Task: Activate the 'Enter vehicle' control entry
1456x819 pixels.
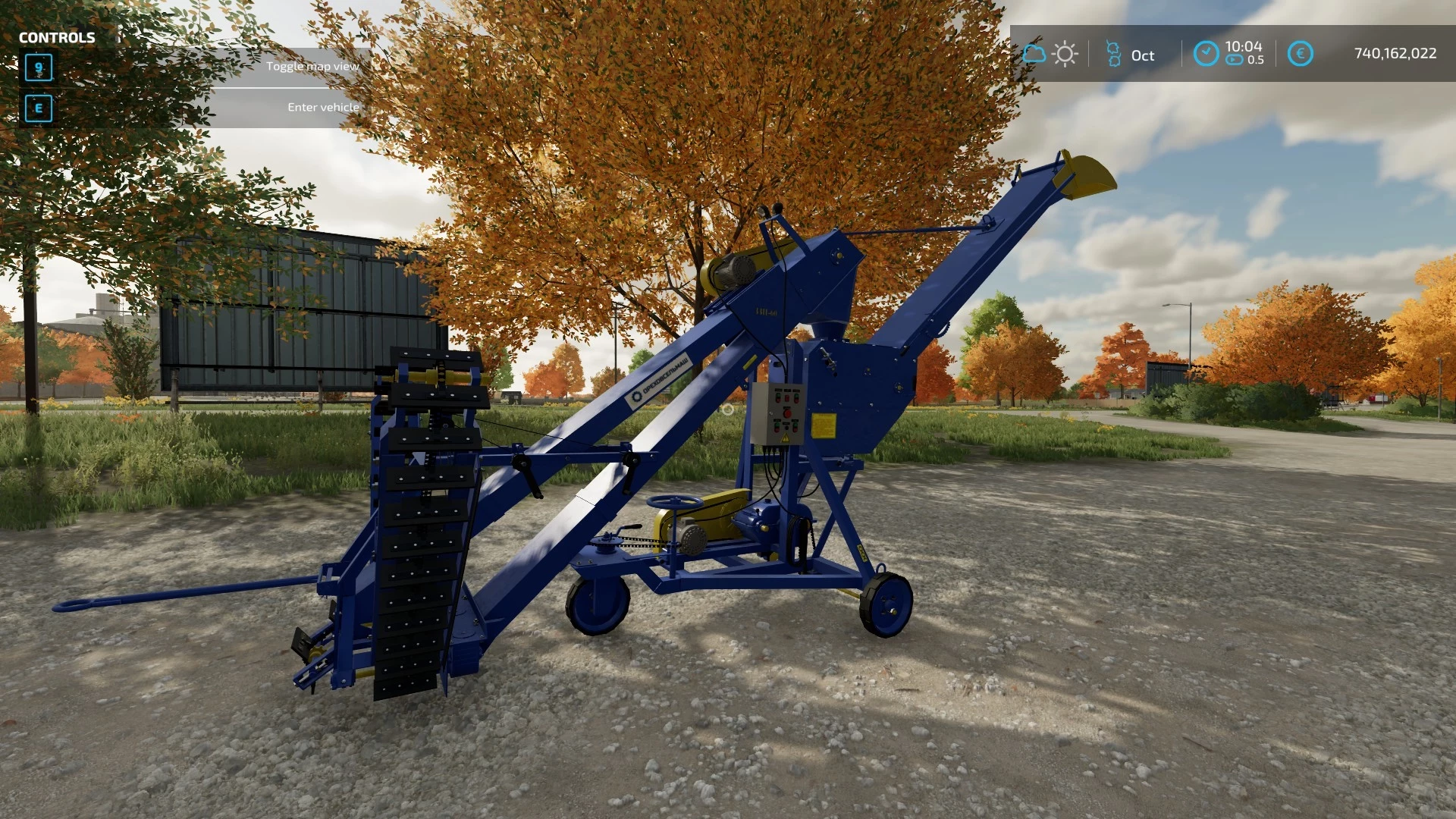Action: pos(322,107)
